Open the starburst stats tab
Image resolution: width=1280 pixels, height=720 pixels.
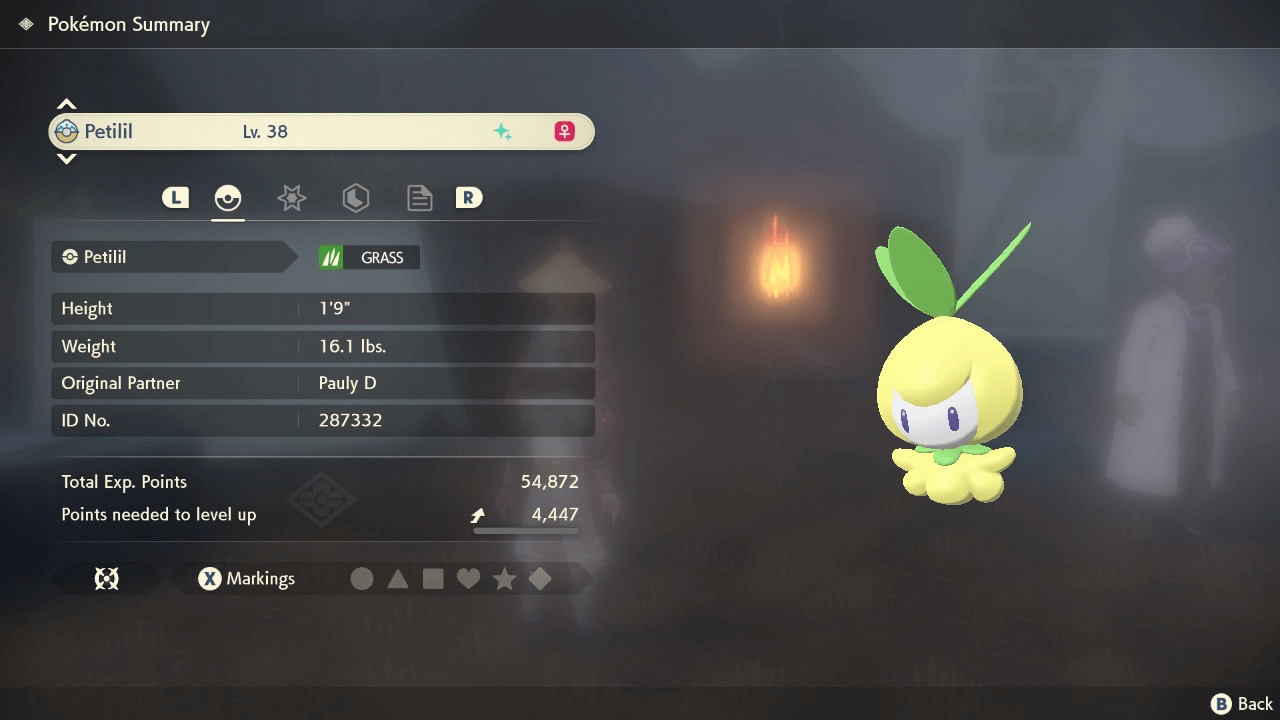coord(291,198)
